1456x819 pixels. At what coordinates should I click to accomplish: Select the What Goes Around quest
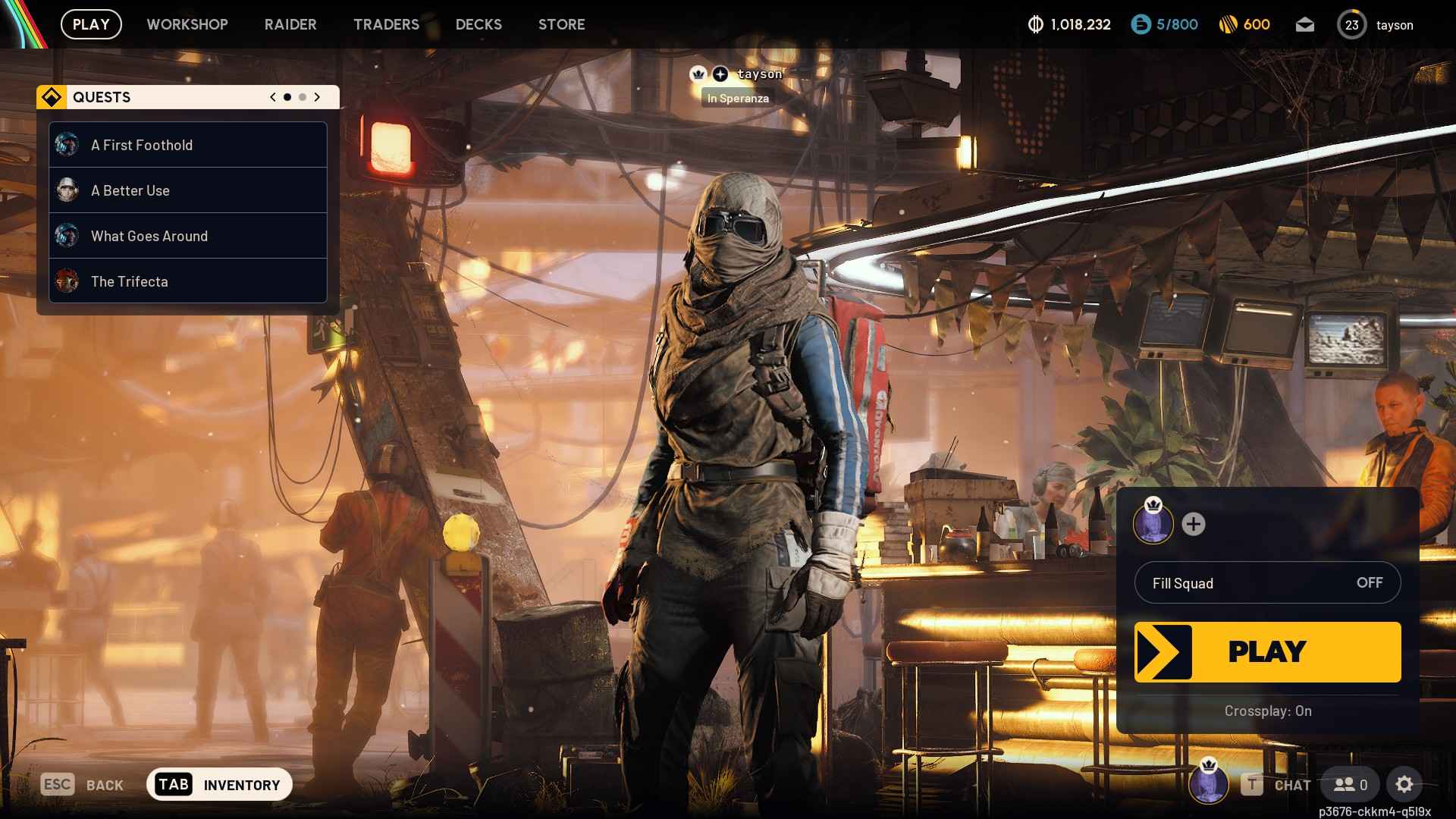149,236
